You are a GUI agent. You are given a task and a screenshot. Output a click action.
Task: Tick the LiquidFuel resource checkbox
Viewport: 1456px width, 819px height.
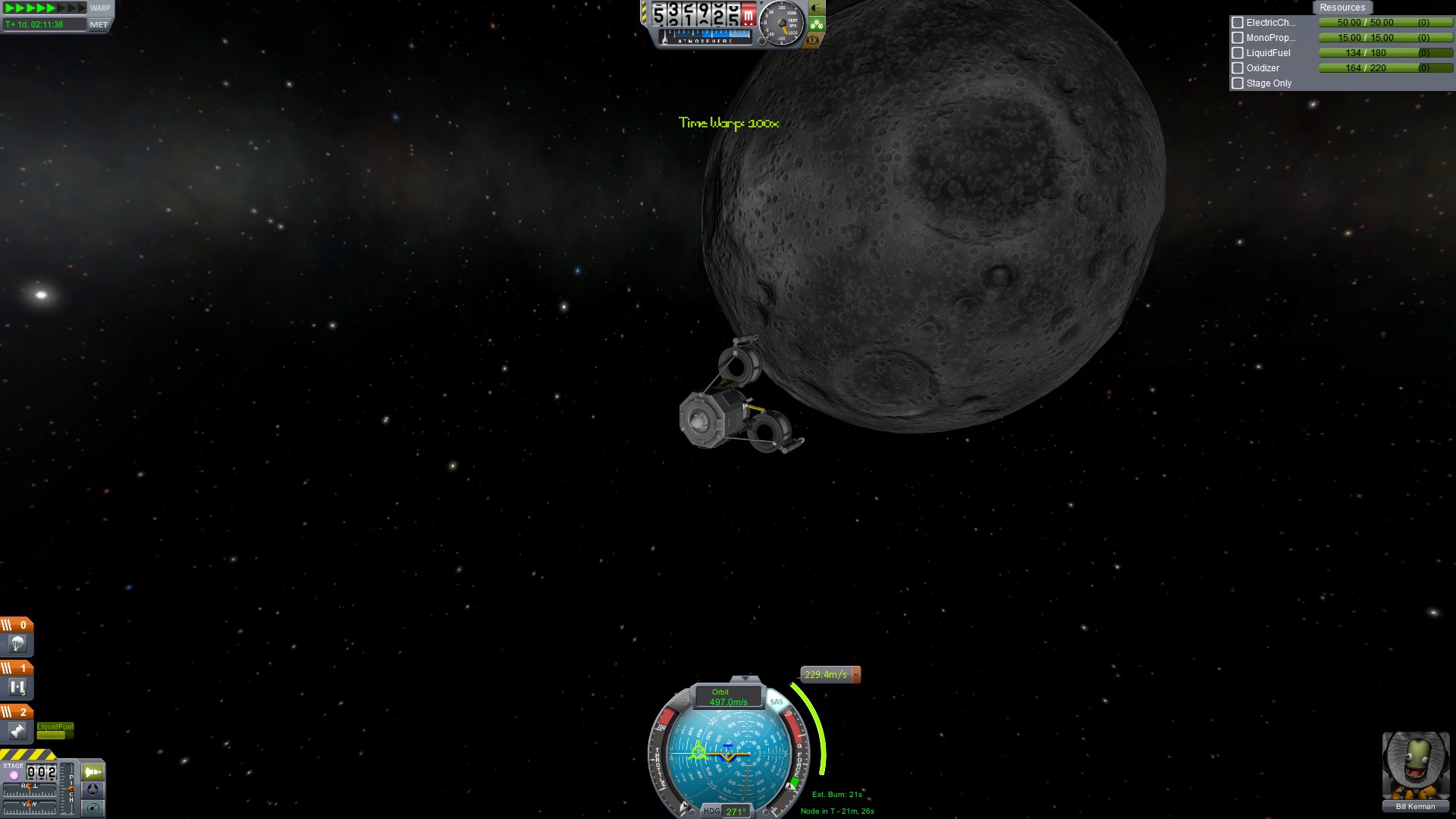pyautogui.click(x=1238, y=53)
